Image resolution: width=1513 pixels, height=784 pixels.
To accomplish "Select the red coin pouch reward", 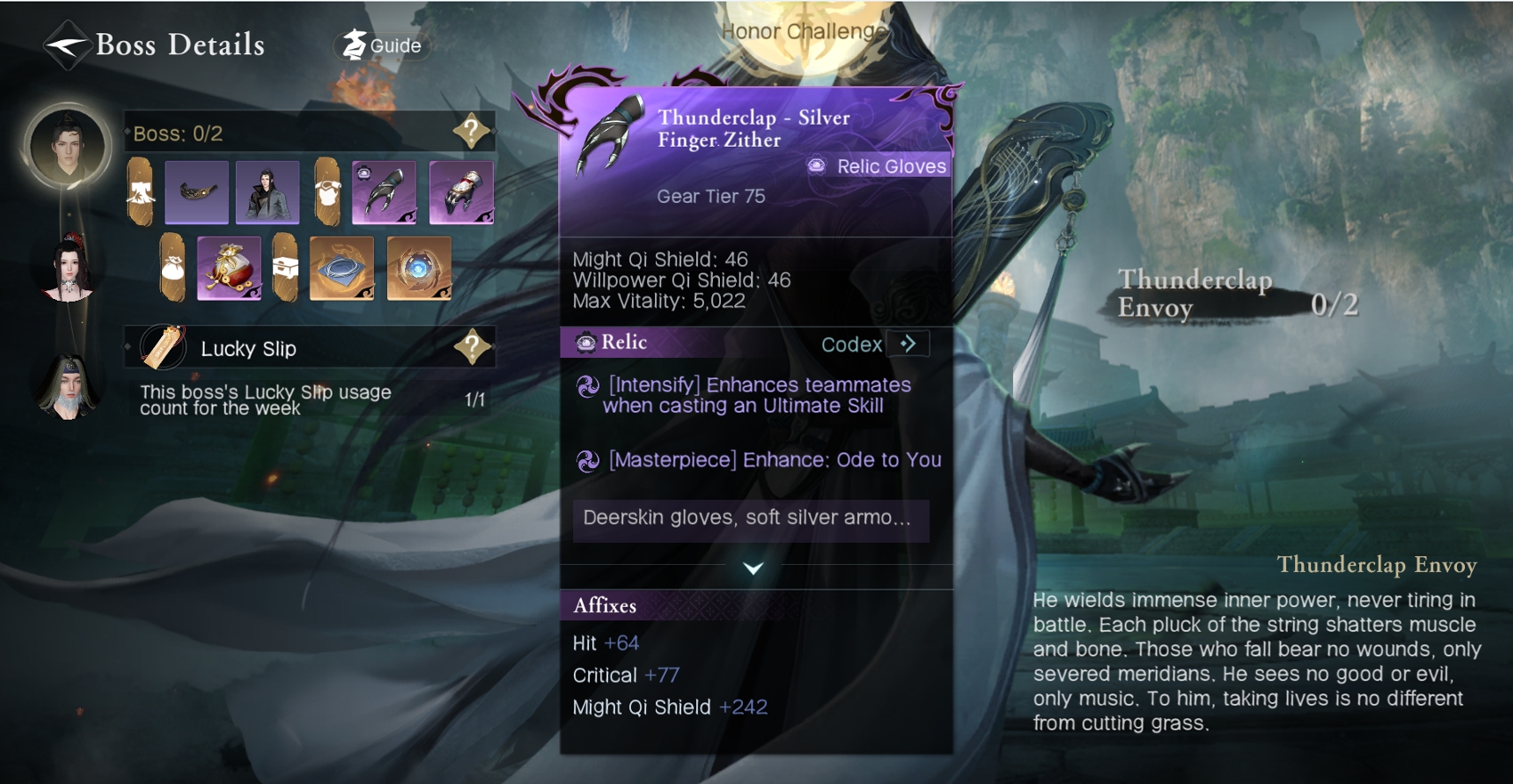I will pos(229,268).
